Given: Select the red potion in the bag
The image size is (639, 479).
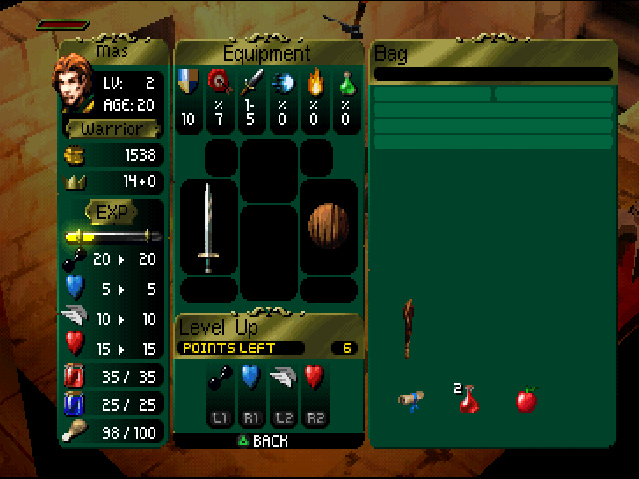Looking at the screenshot, I should (x=468, y=400).
